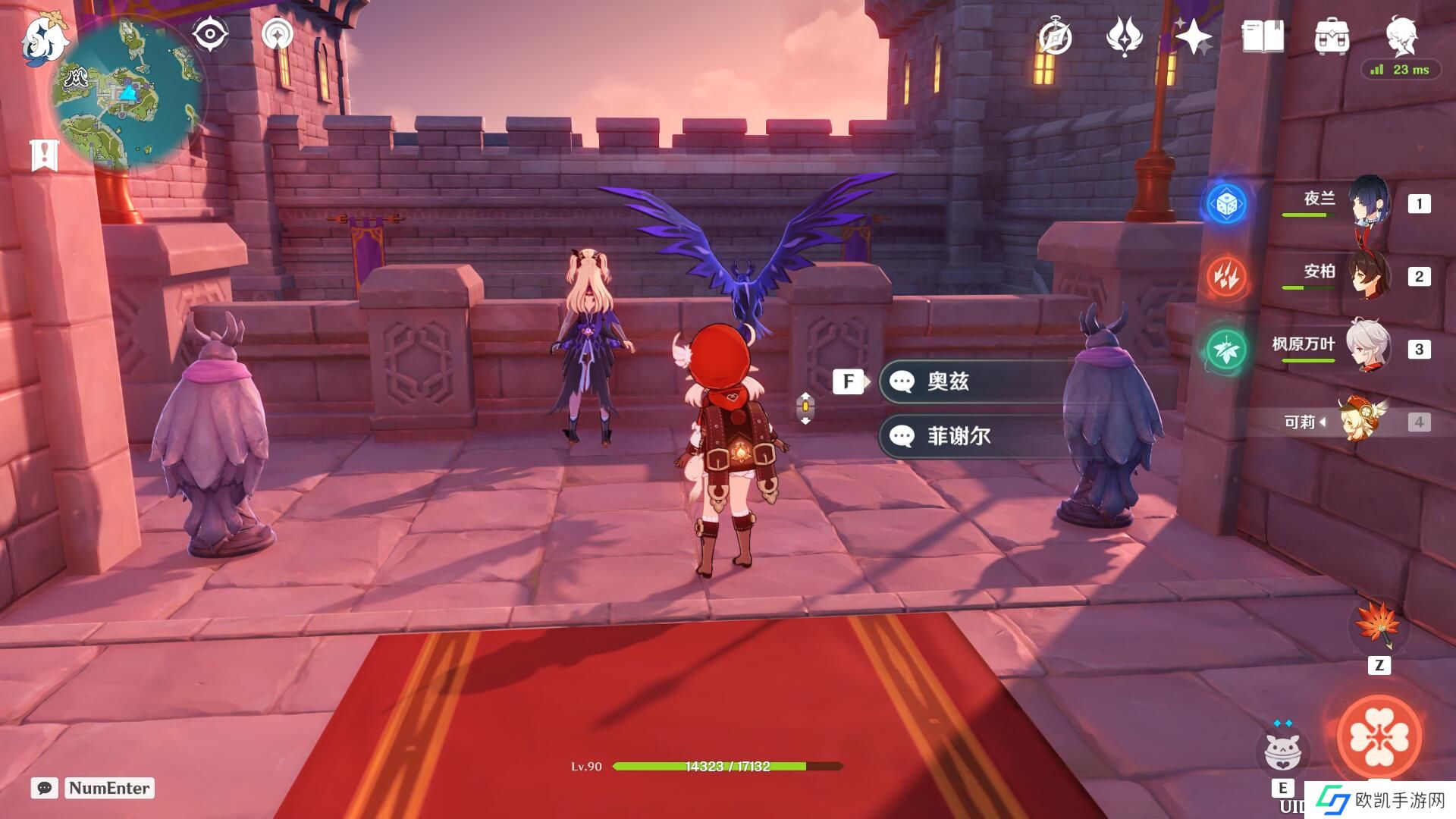
Task: Open the chat speech bubble
Action: pos(45,788)
